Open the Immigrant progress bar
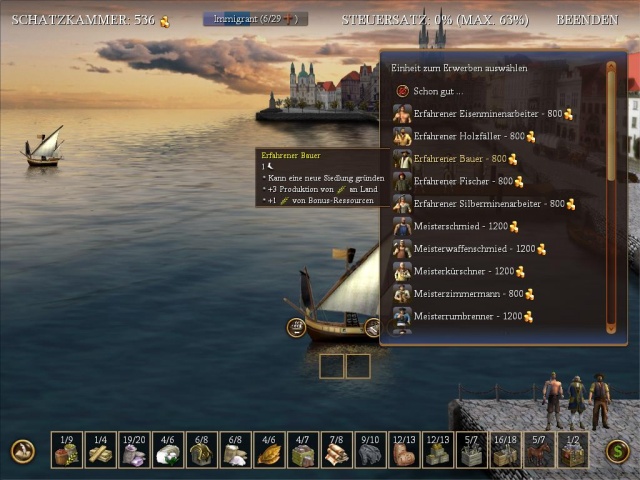 (x=255, y=19)
